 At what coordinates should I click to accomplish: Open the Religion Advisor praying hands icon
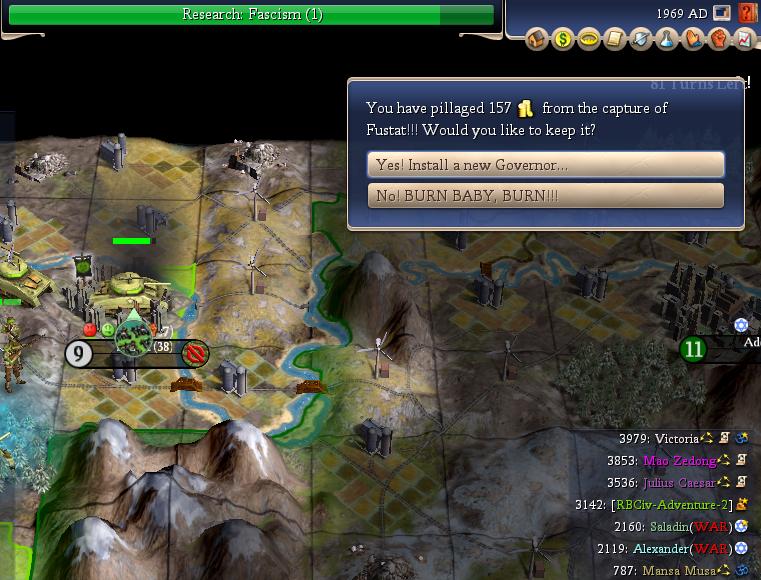point(693,40)
